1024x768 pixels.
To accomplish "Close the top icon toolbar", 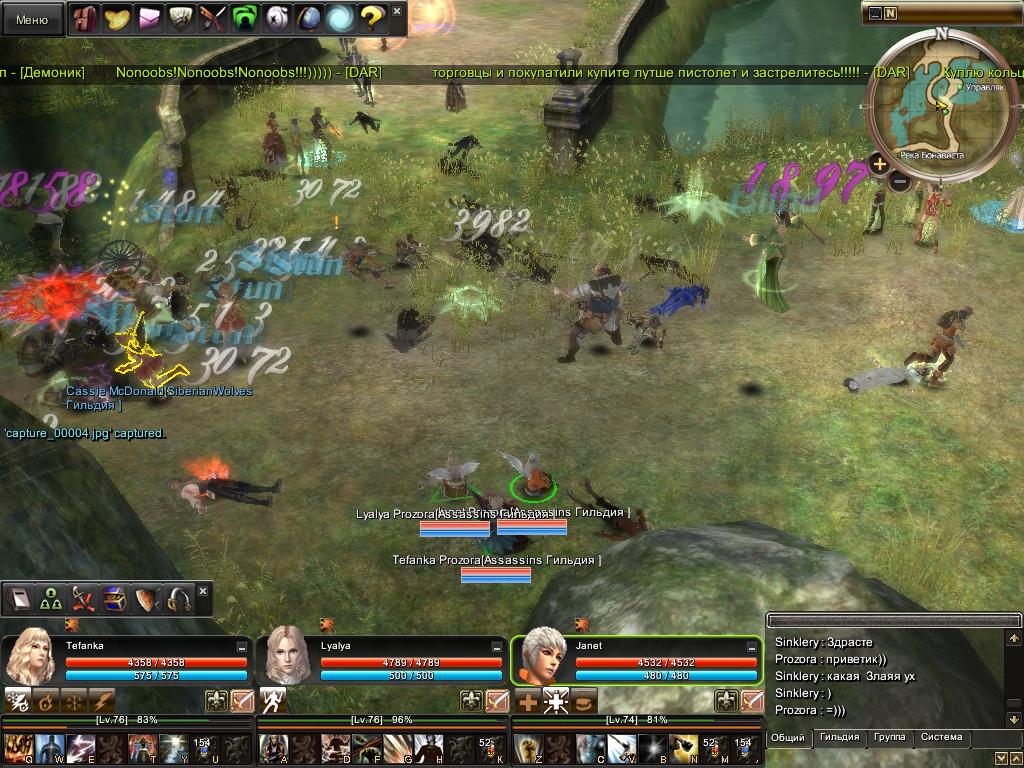I will coord(397,12).
